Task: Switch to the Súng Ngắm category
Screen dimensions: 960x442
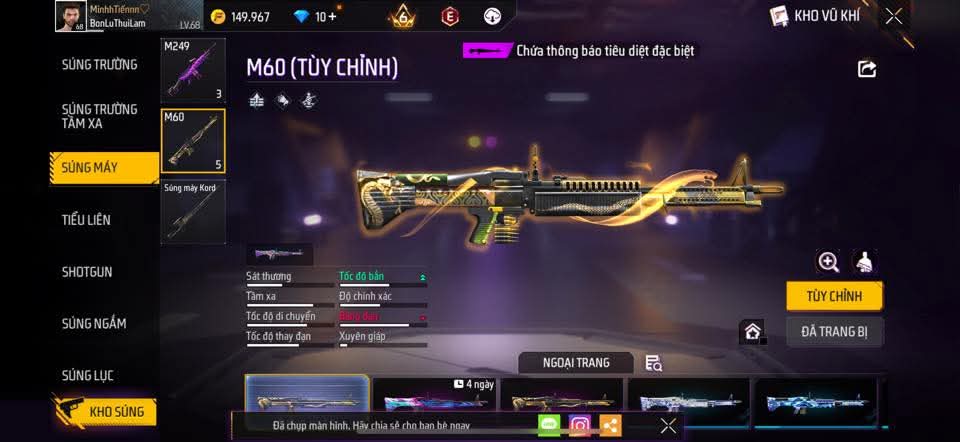Action: coord(94,324)
